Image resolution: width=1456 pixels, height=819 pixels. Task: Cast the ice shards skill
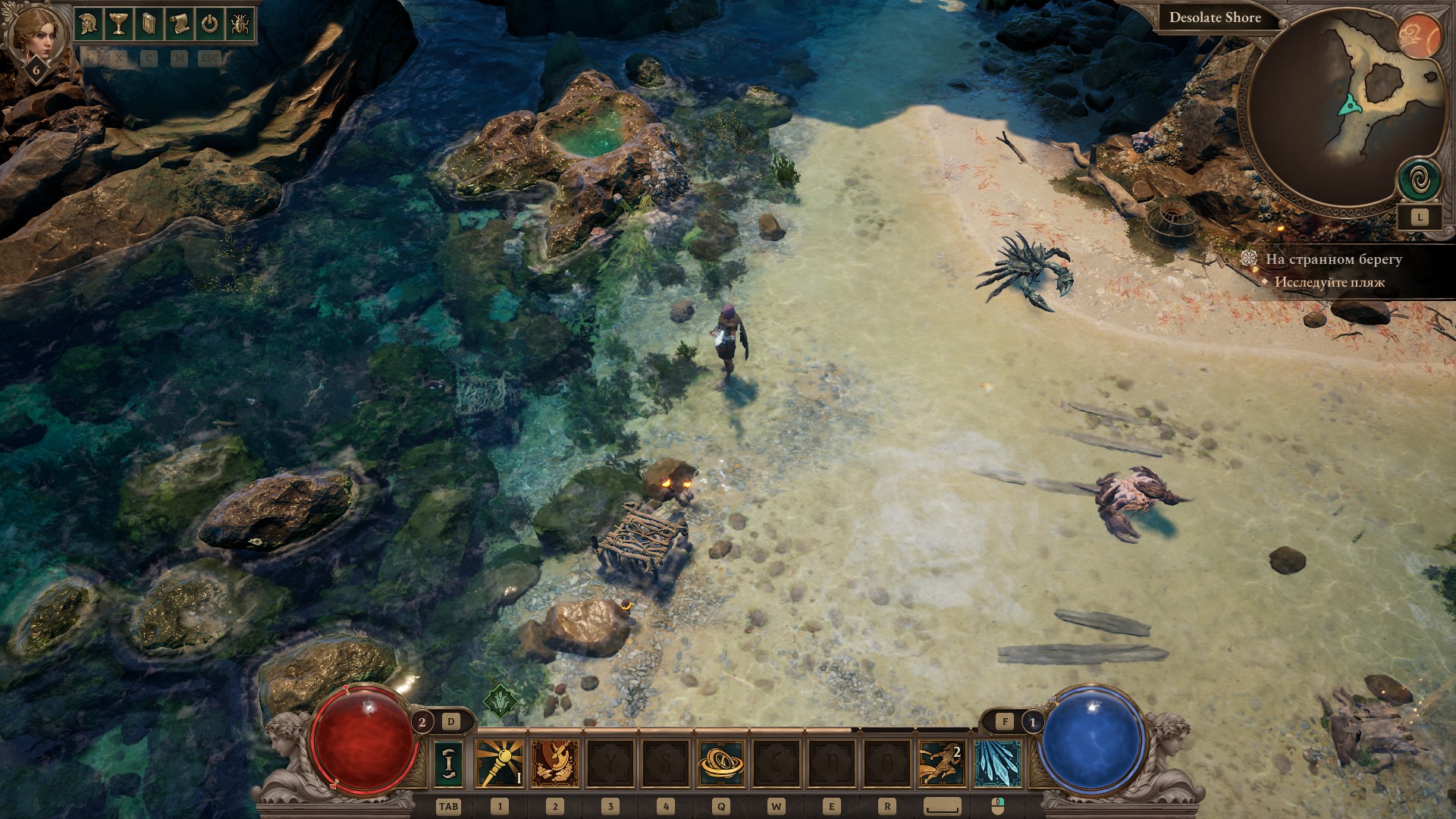(997, 763)
